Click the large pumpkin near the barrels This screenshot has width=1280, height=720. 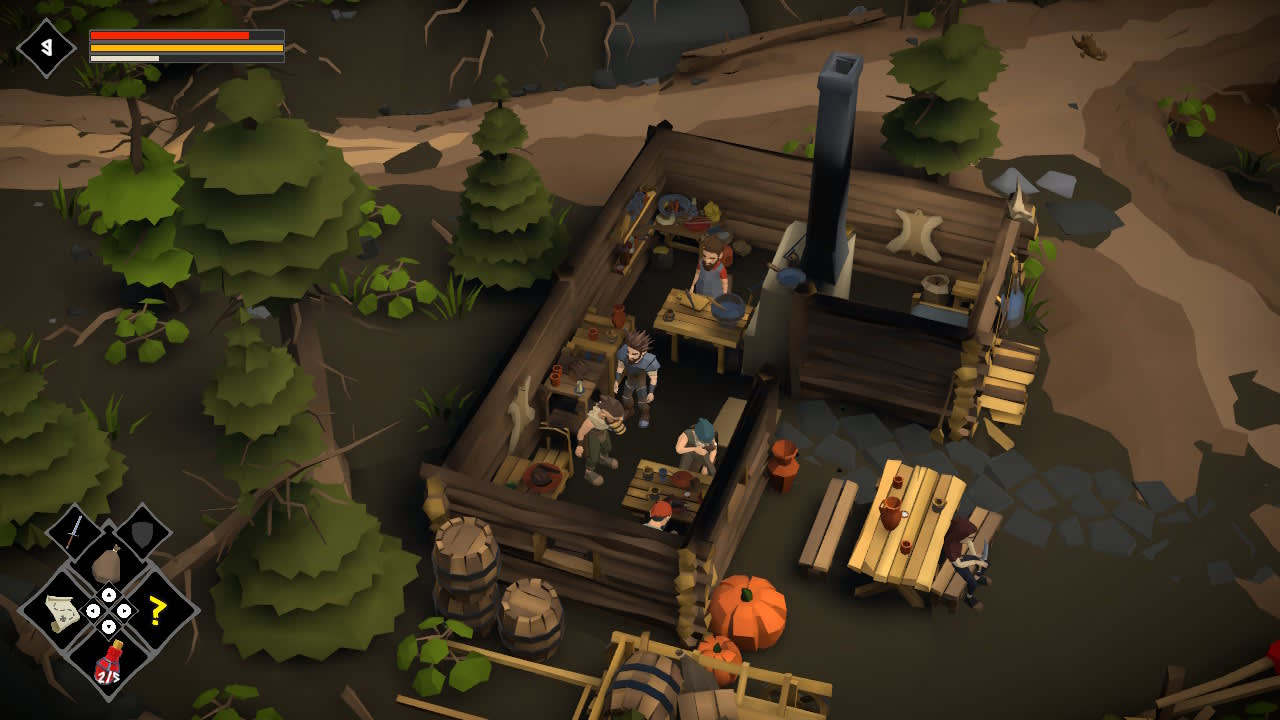pyautogui.click(x=752, y=607)
